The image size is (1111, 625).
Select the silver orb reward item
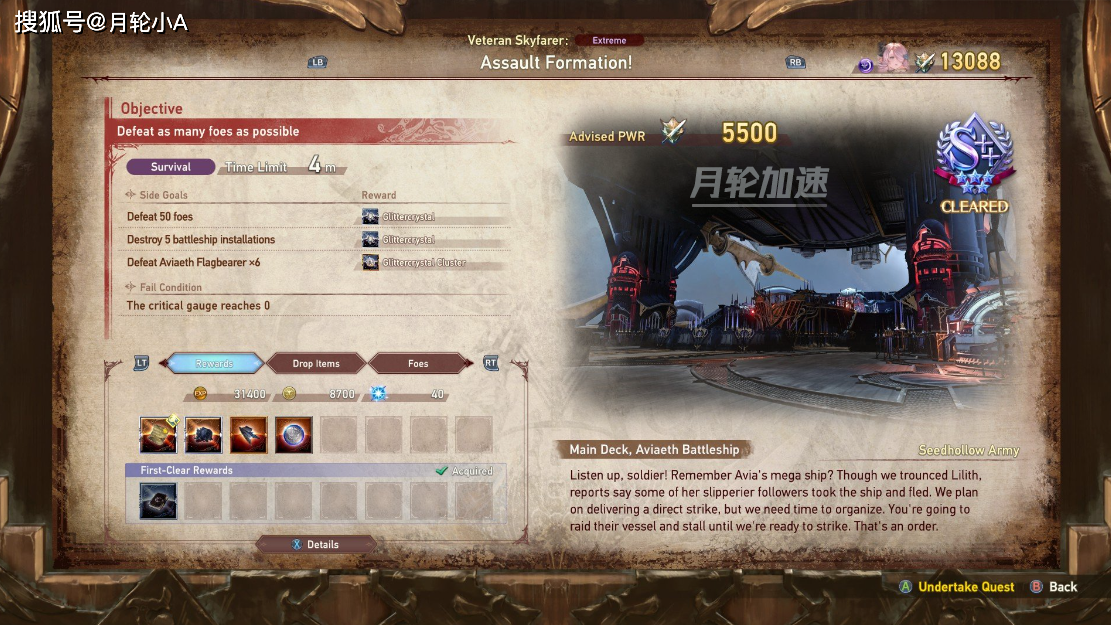pyautogui.click(x=294, y=435)
